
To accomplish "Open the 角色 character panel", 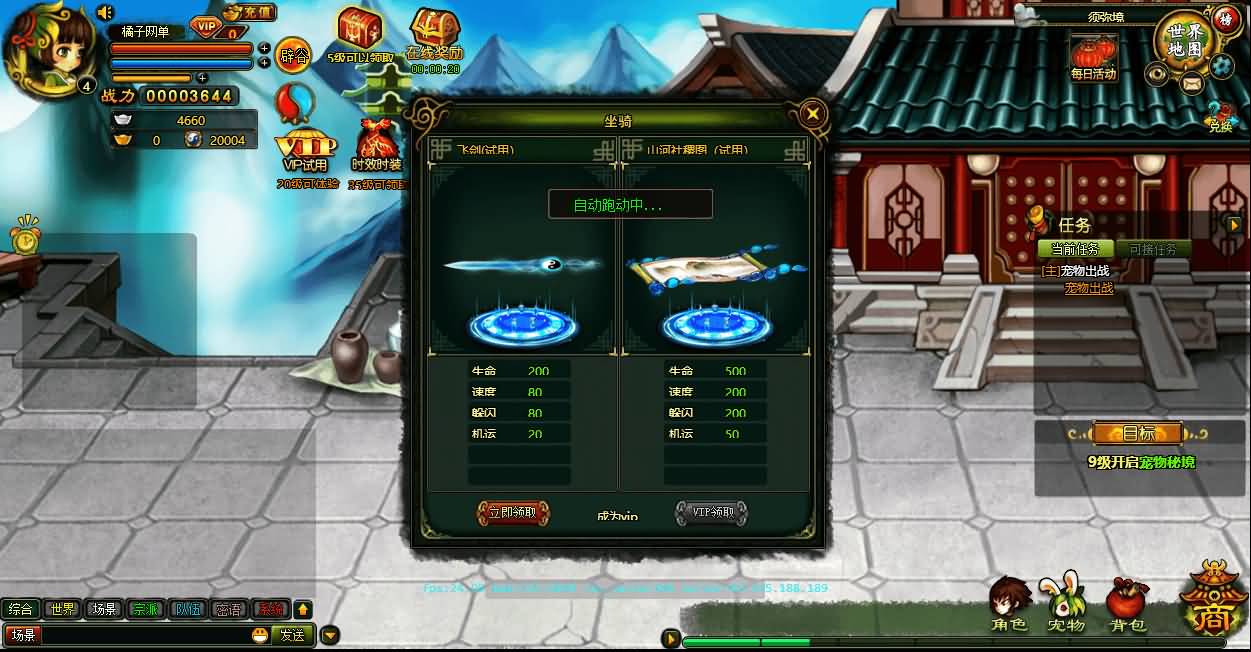I will pos(1009,605).
